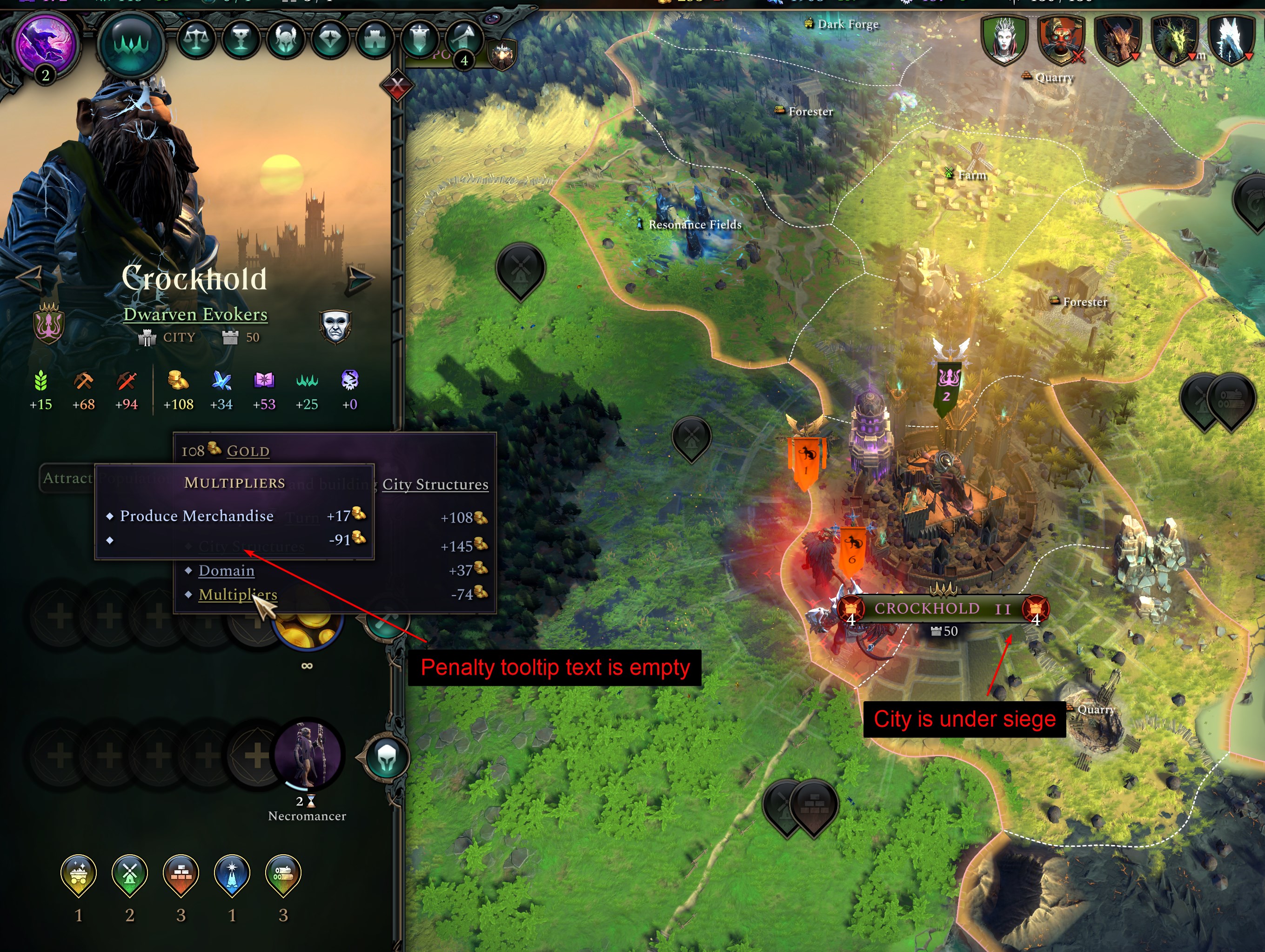This screenshot has width=1265, height=952.
Task: Toggle infinite production on the gold icon
Action: 306,632
